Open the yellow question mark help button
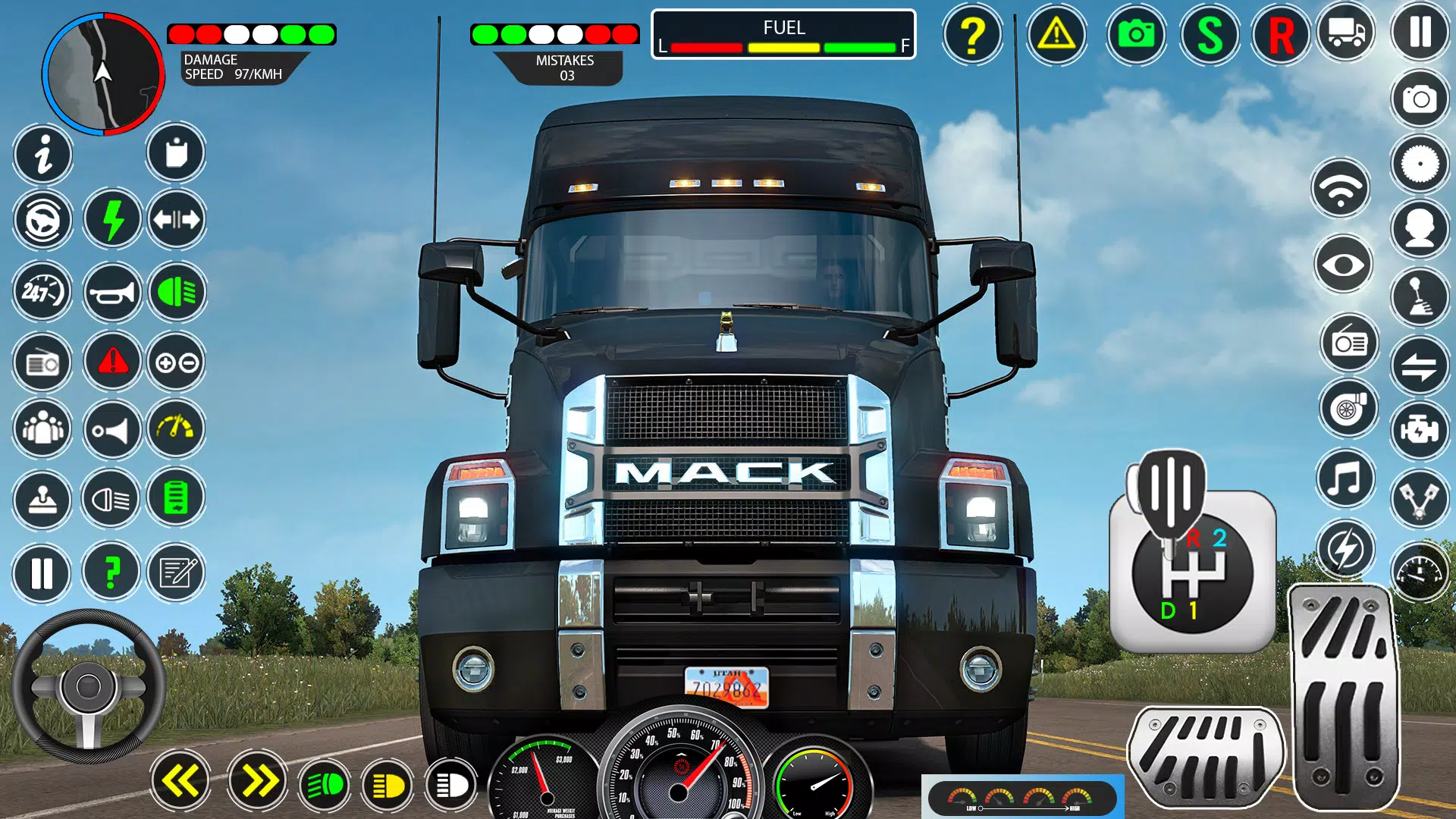1456x819 pixels. pos(972,35)
